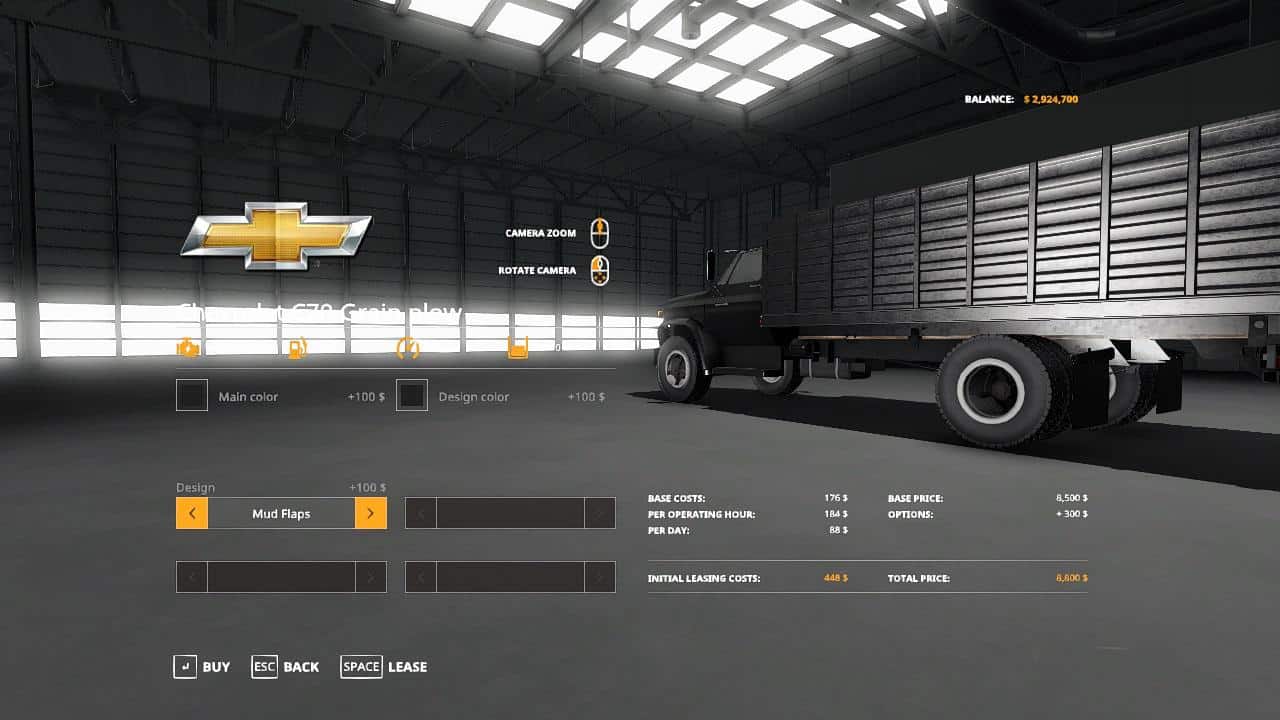Select the Mud Flaps design option
This screenshot has width=1280, height=720.
(x=280, y=512)
